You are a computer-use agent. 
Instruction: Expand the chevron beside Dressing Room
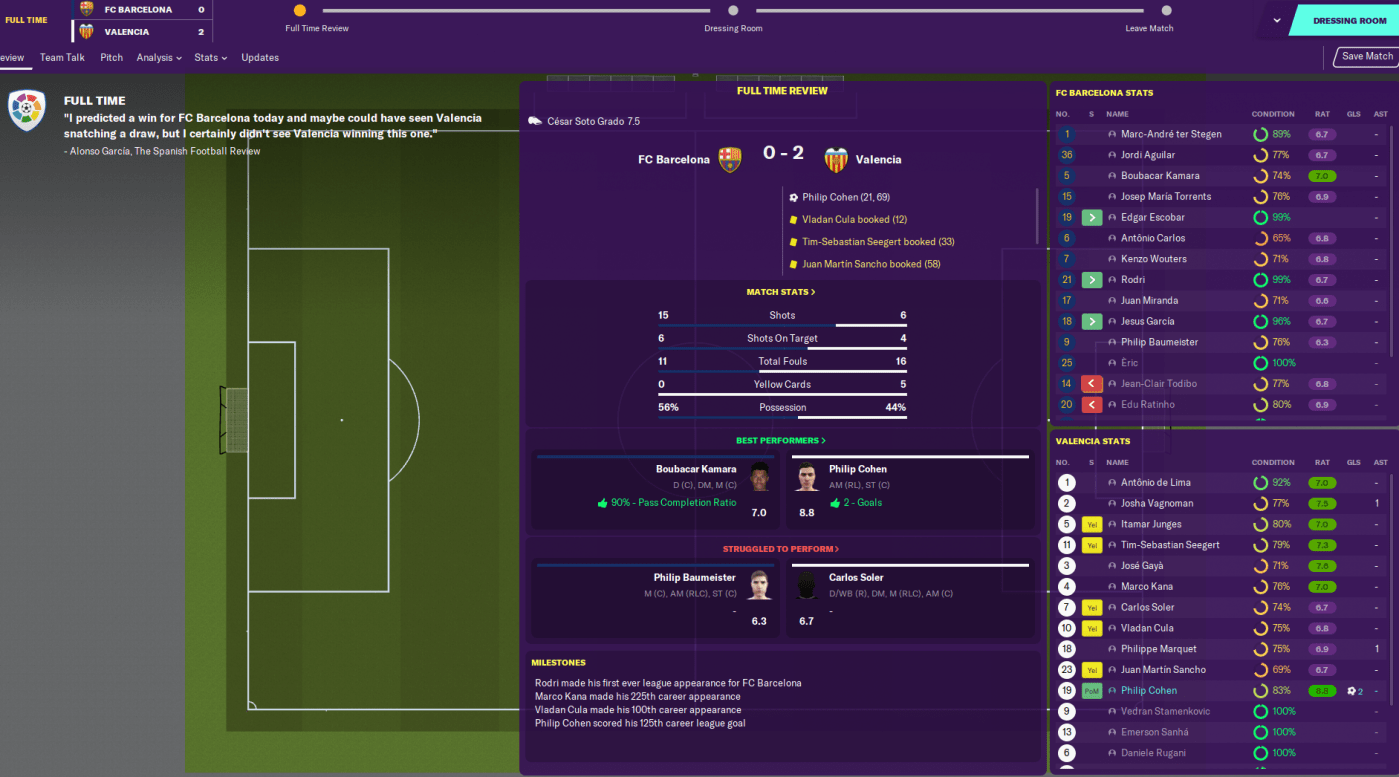(1277, 20)
